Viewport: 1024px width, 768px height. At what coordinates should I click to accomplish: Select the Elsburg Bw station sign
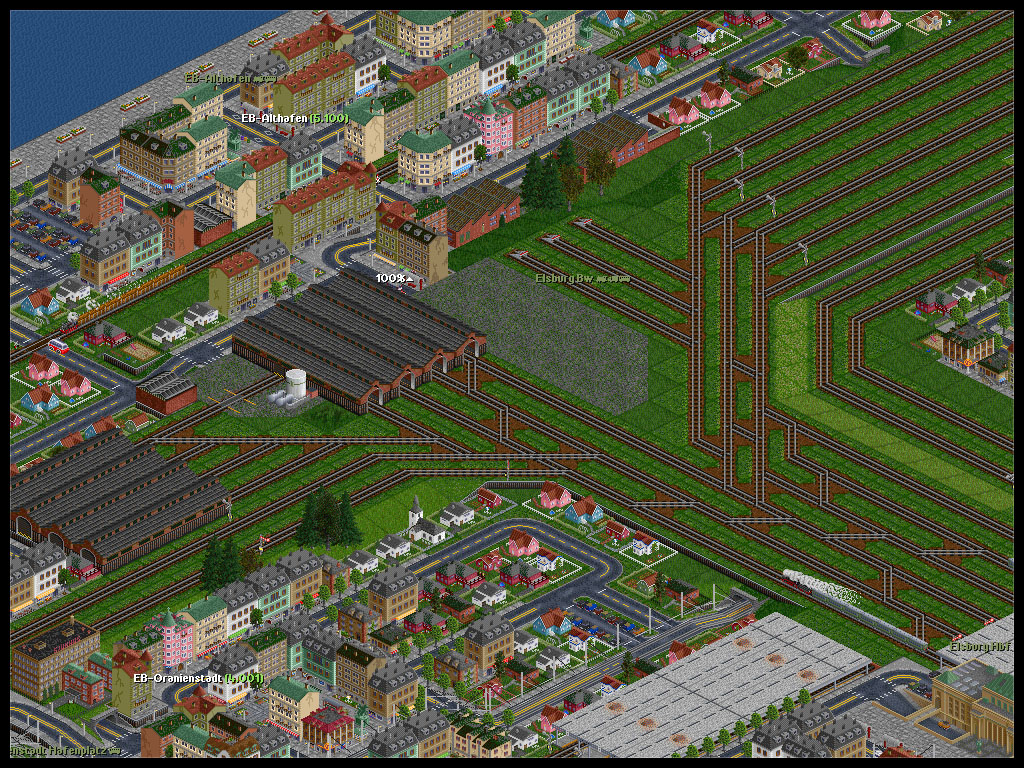point(582,279)
